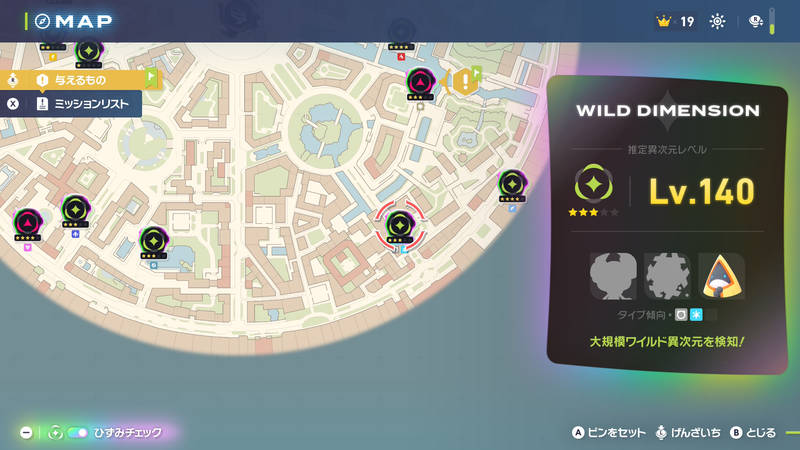800x450 pixels.
Task: Close the map with とじる
Action: tap(753, 433)
